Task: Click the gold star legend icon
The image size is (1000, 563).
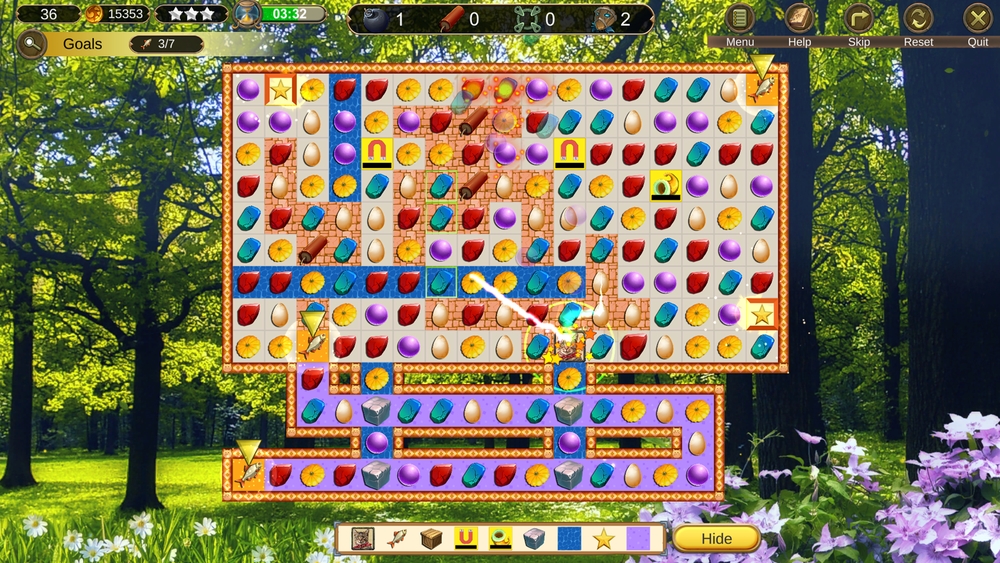Action: [603, 539]
